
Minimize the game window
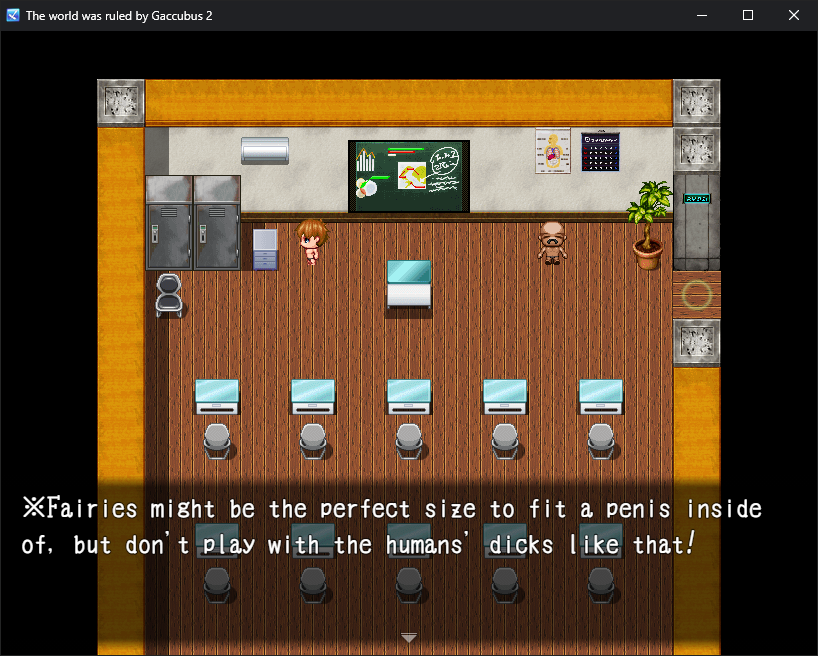coord(701,15)
